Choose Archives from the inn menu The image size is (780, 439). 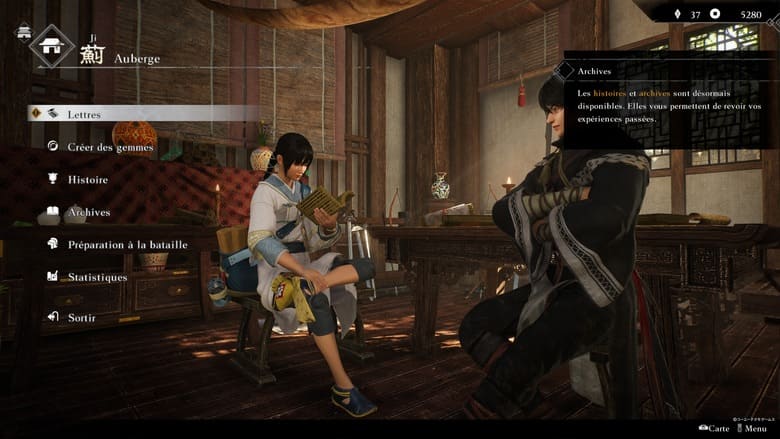(89, 213)
